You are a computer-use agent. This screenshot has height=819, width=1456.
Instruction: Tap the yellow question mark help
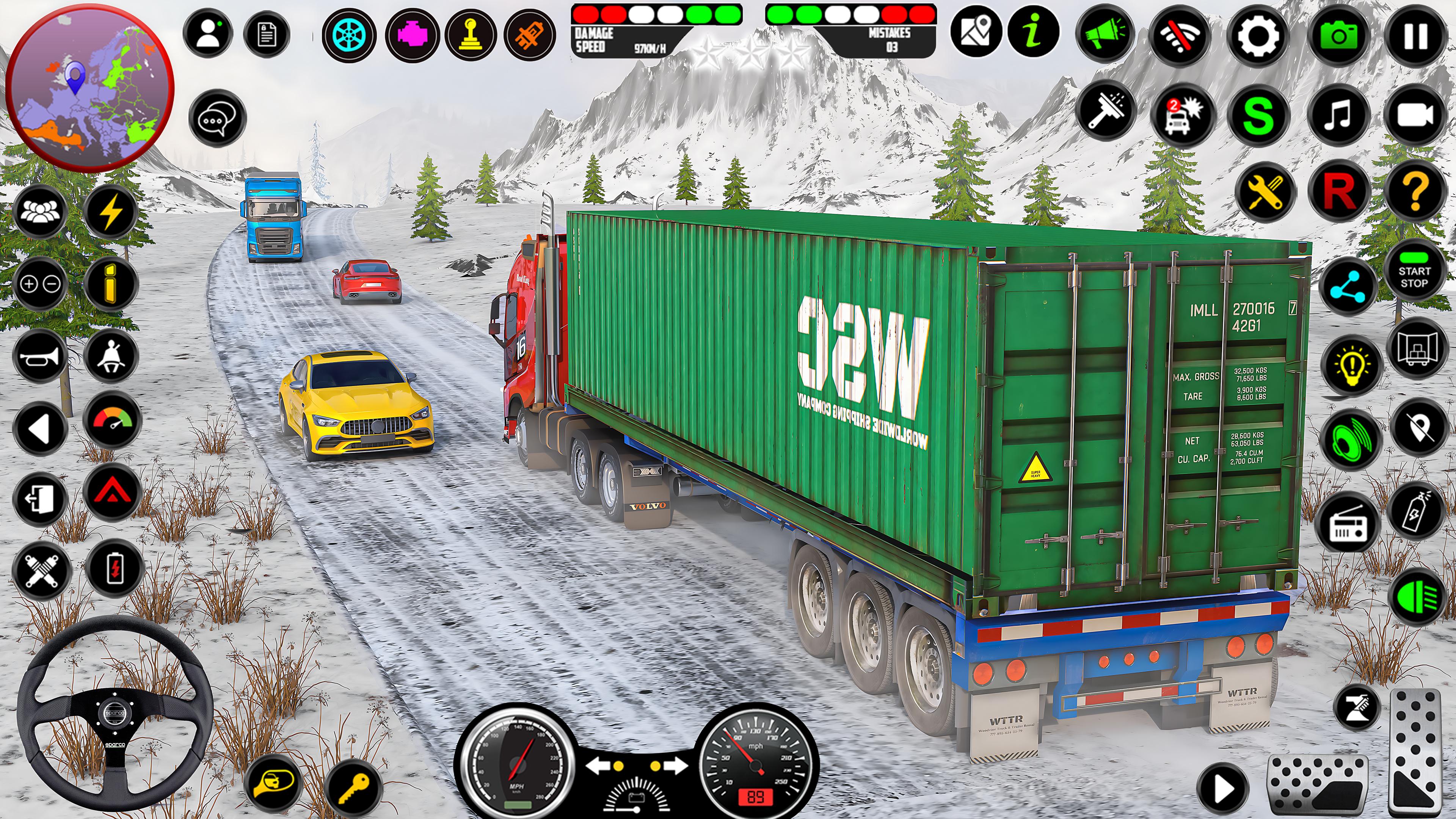click(1415, 191)
